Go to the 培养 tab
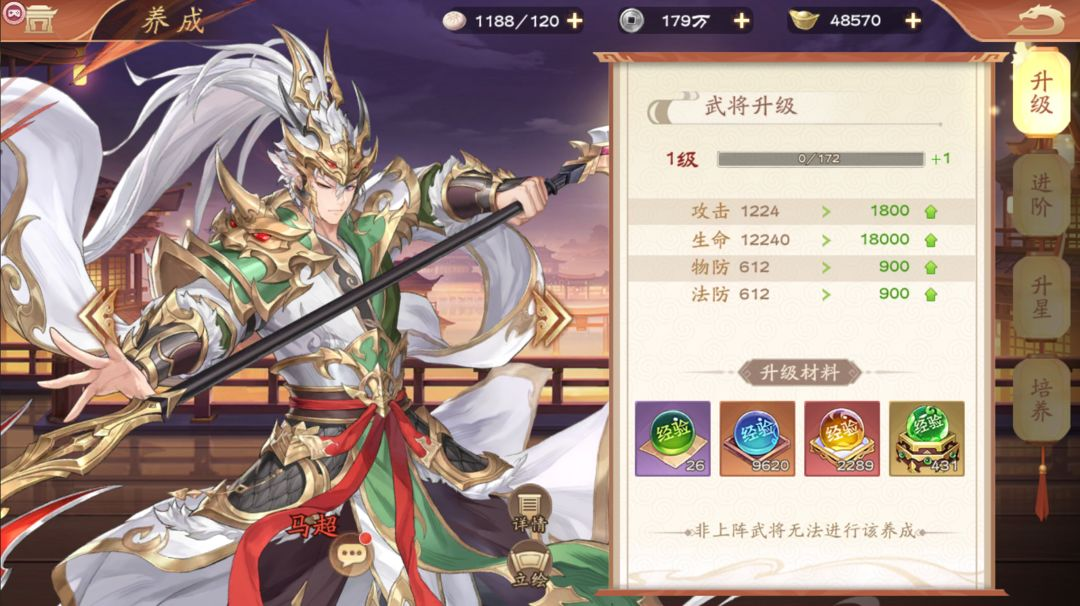 (x=1040, y=399)
